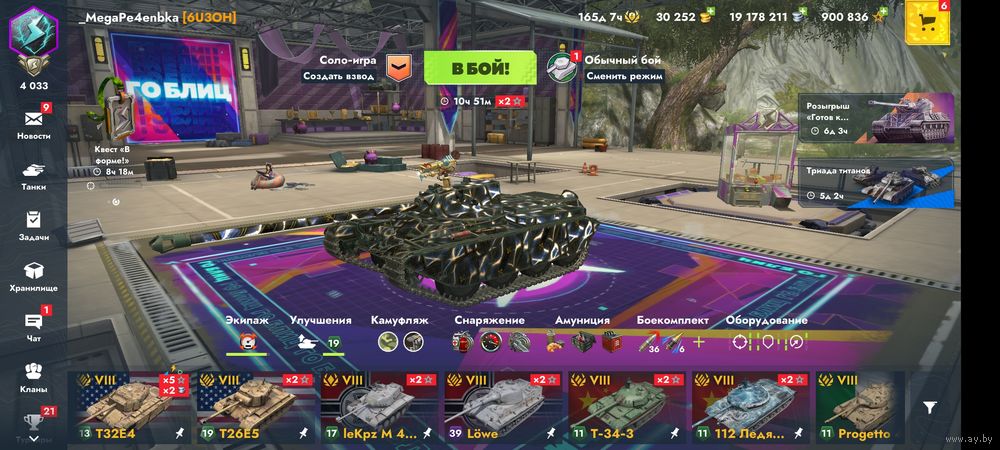
Task: Open the Задачи menu
Action: (33, 224)
